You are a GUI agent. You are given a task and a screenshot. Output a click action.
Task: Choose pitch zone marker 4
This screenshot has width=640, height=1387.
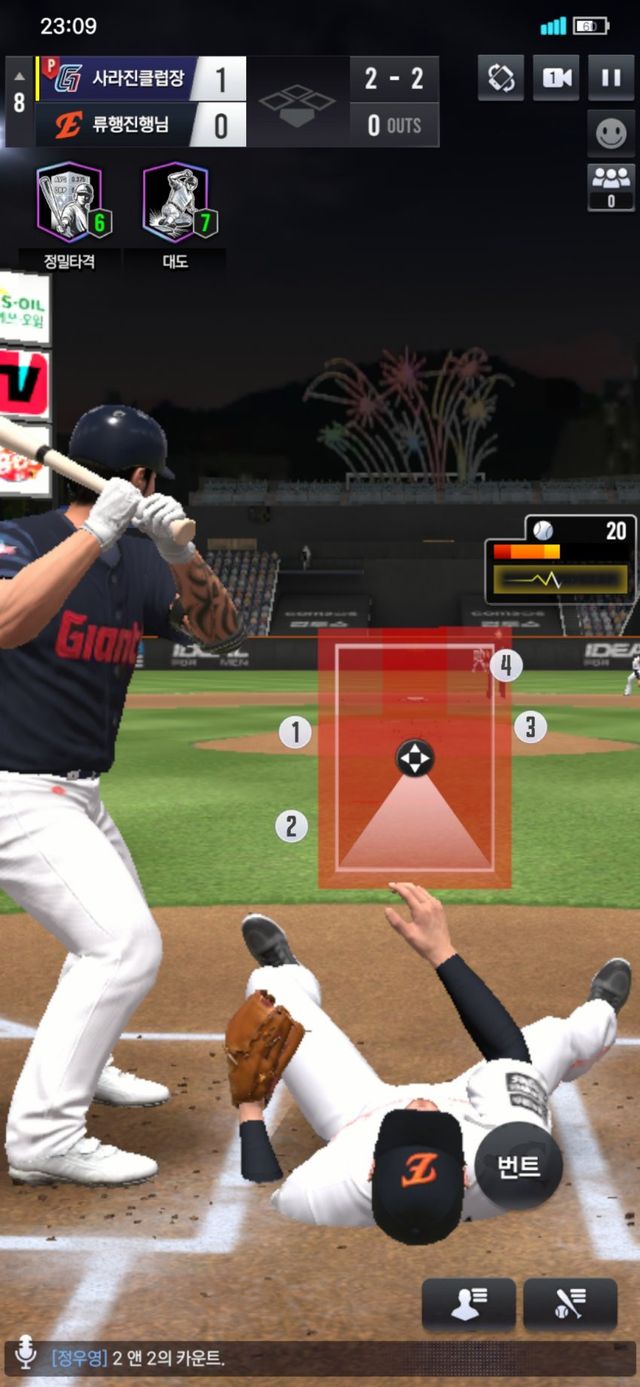click(506, 665)
